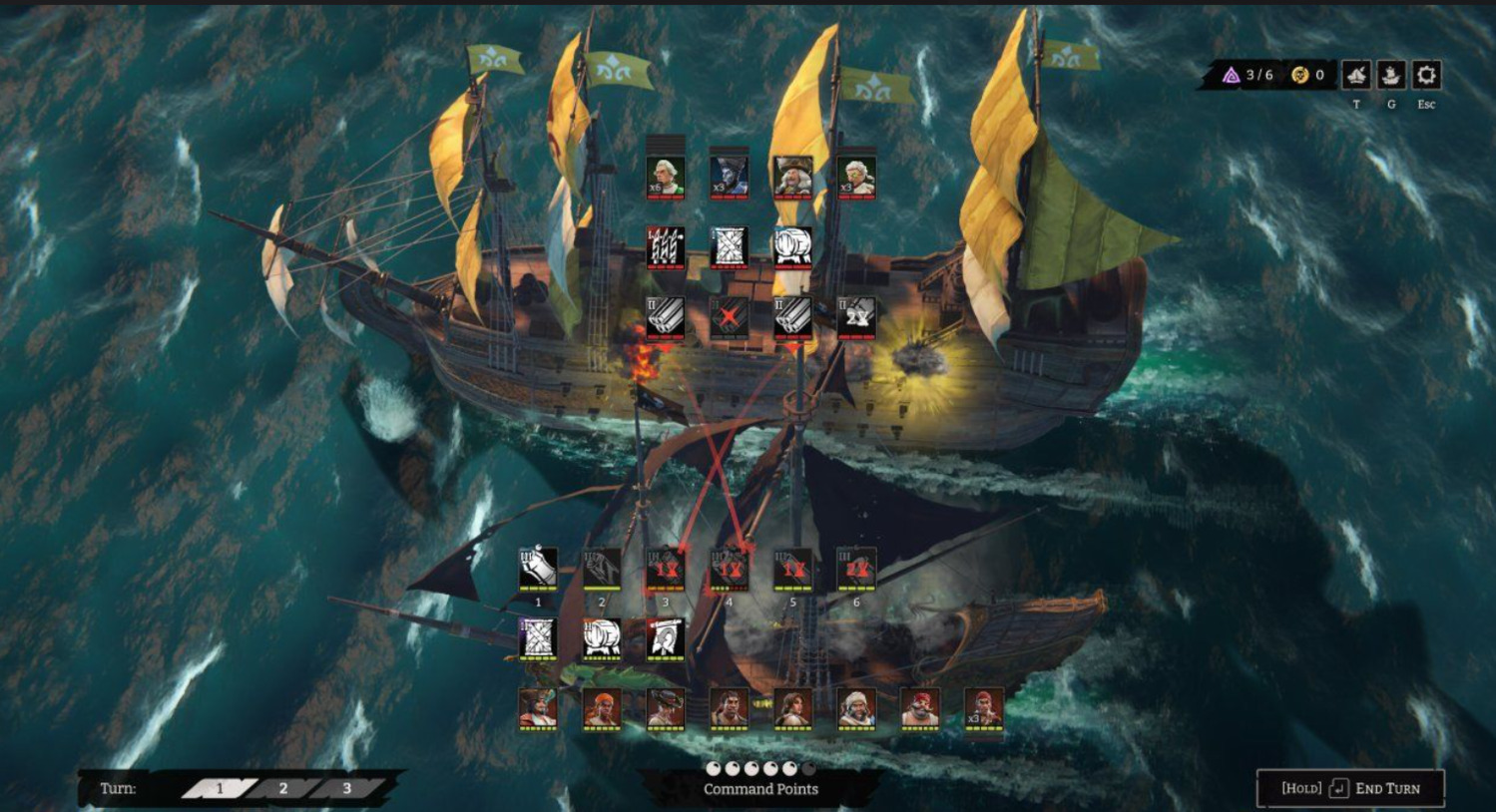Target the enemy musket rack card
The image size is (1496, 812).
665,246
